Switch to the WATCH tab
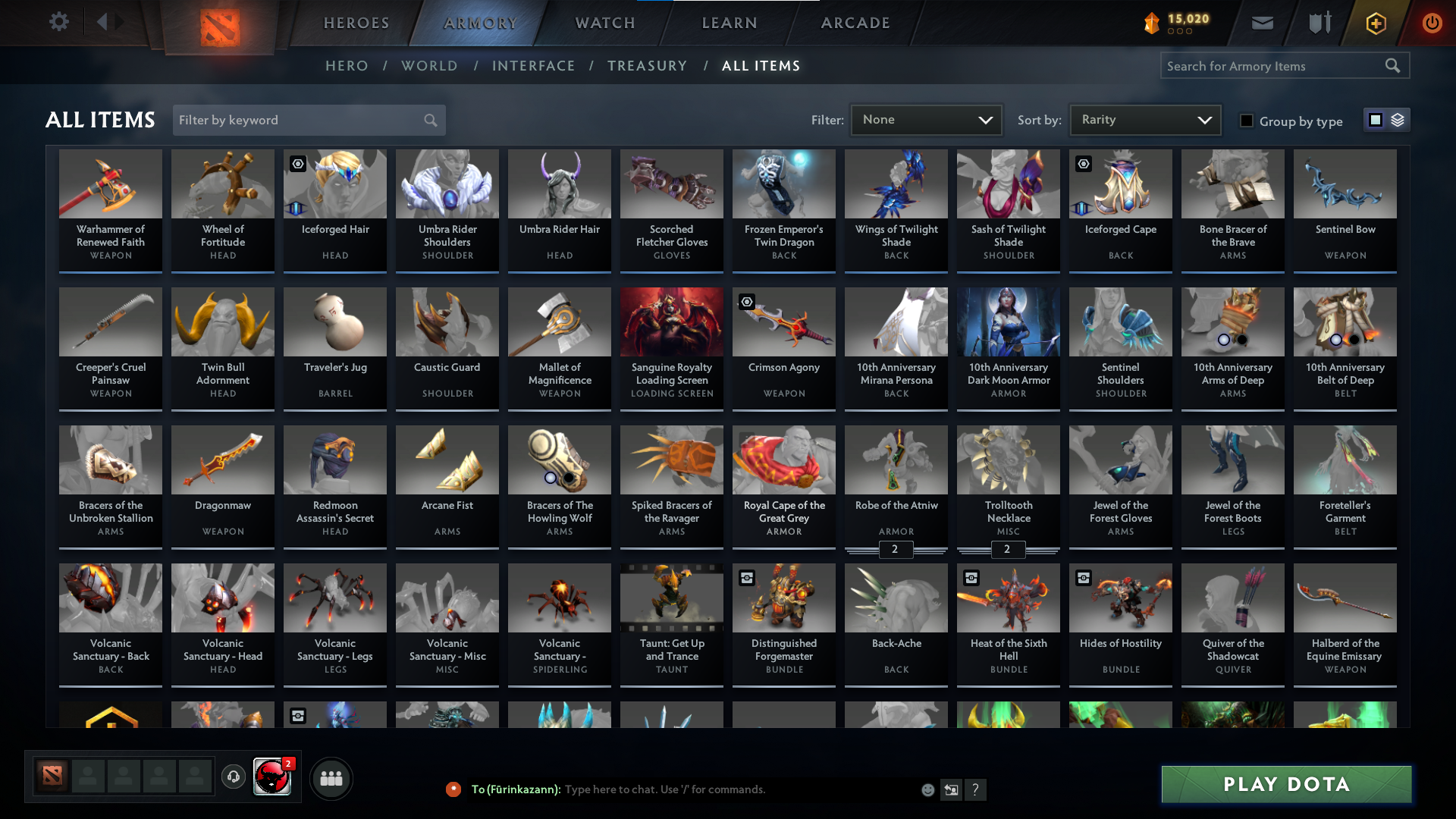This screenshot has width=1456, height=819. click(x=604, y=23)
